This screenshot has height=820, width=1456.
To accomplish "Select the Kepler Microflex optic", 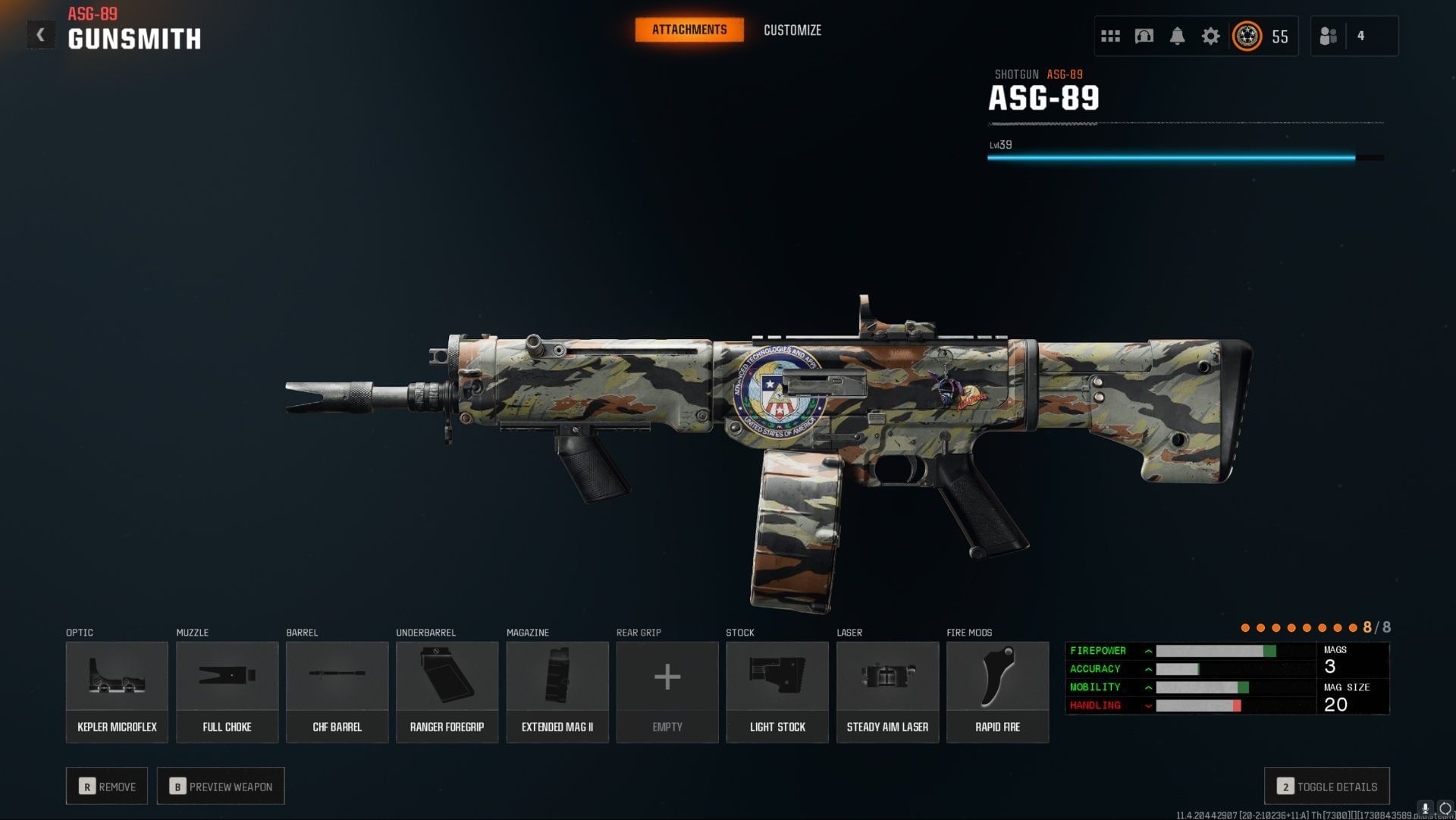I will (117, 690).
